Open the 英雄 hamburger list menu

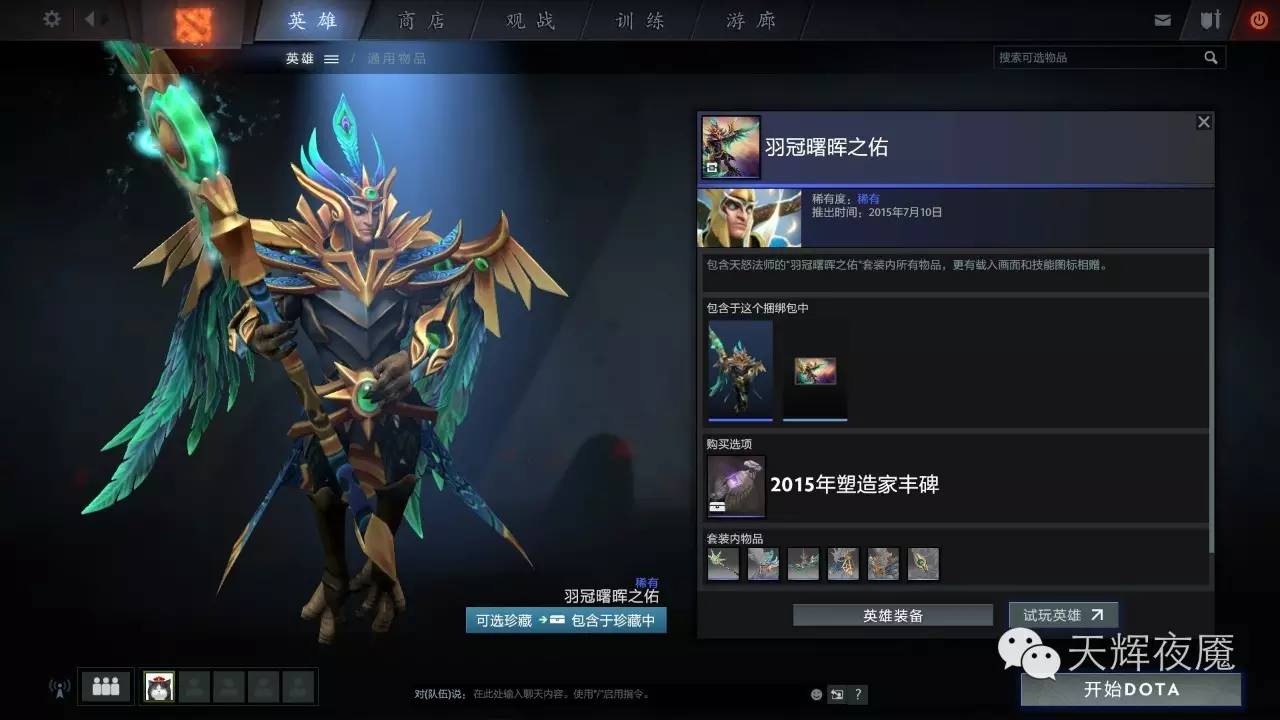(332, 58)
